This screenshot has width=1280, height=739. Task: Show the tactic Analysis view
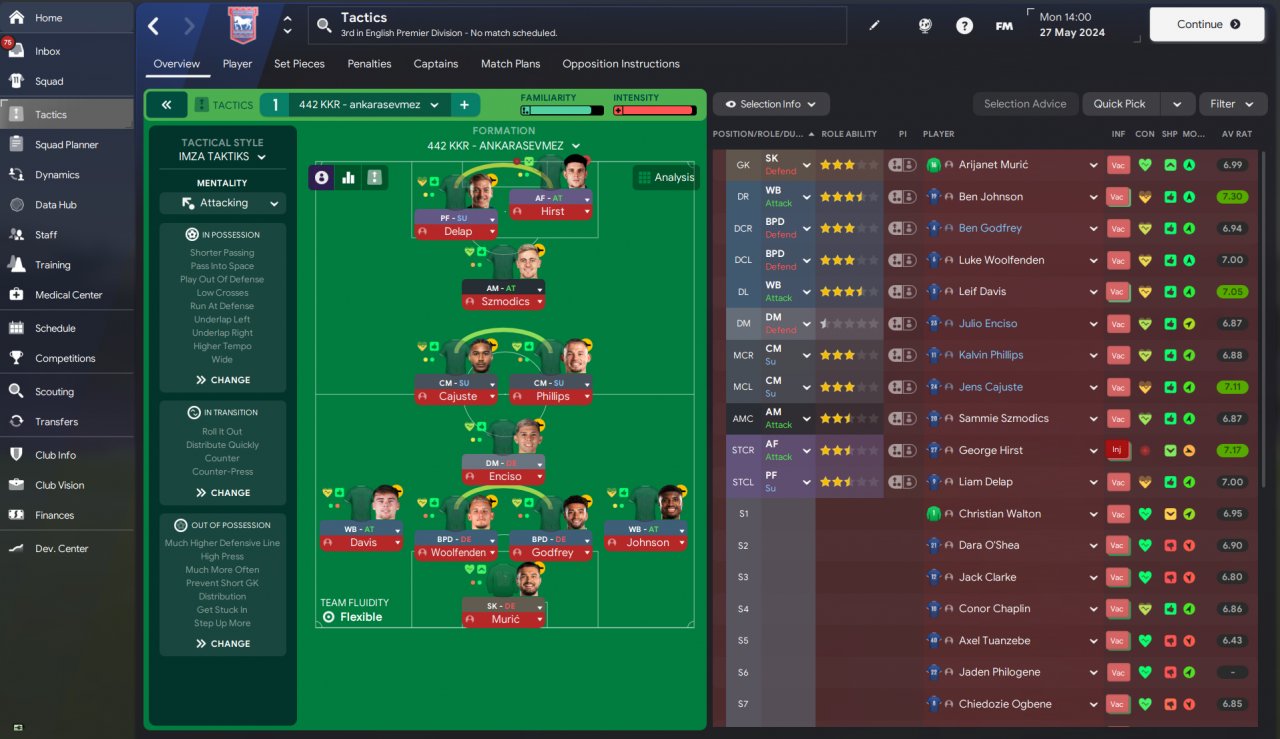(664, 177)
